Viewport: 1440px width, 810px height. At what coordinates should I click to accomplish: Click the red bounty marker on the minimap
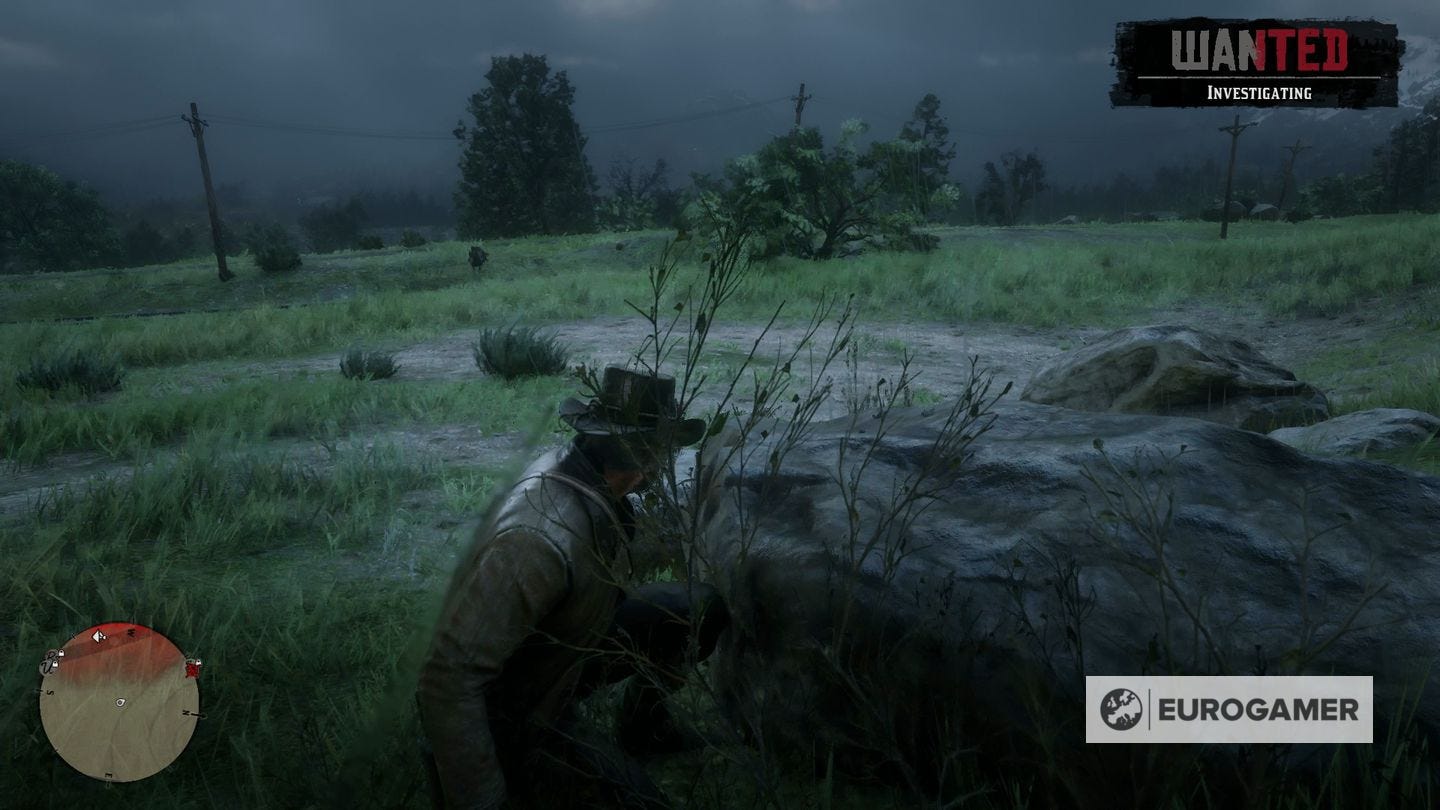[192, 671]
